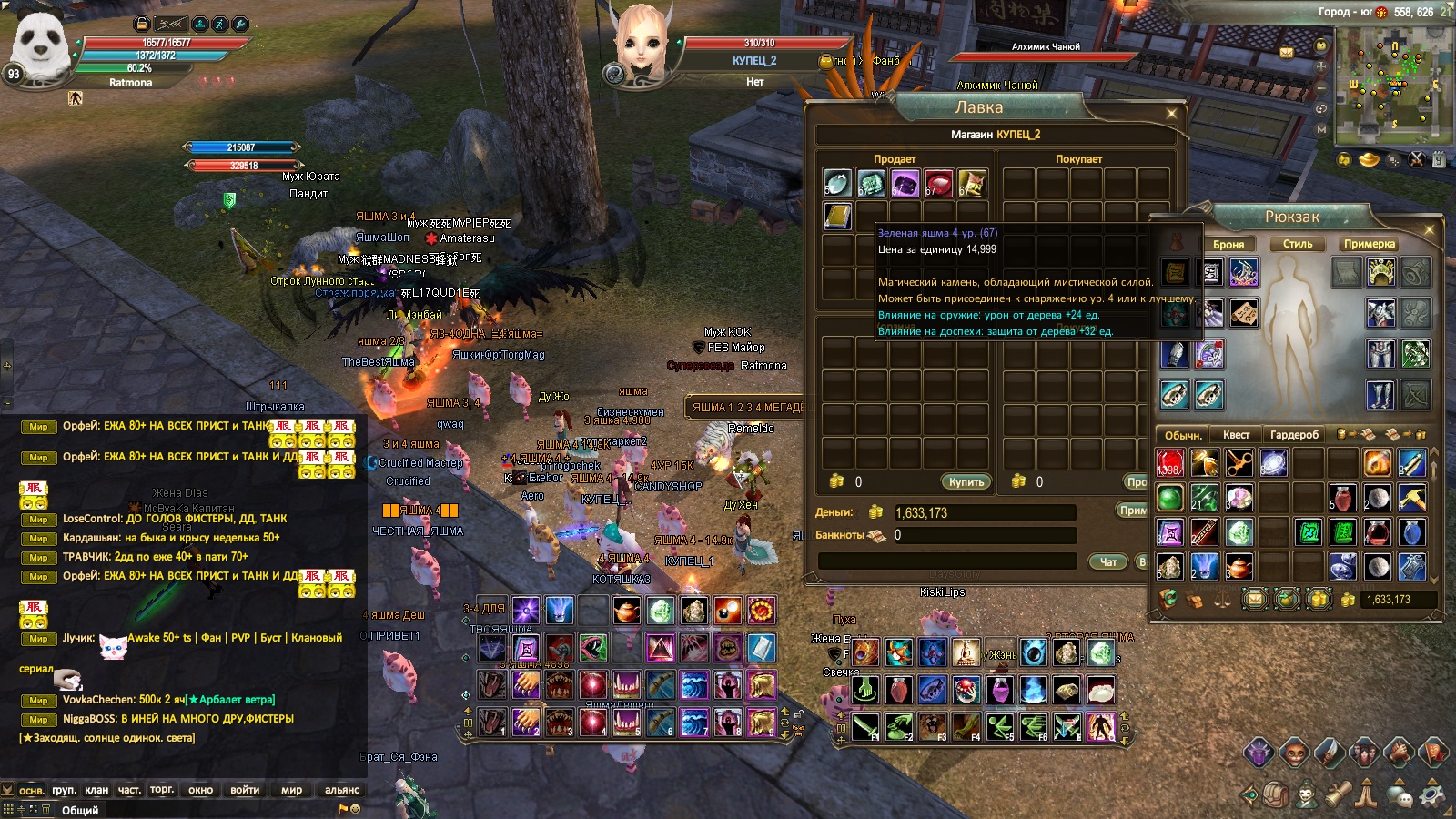The height and width of the screenshot is (819, 1456).
Task: Select the pickaxe hammer in the backpack
Action: pyautogui.click(x=1411, y=498)
